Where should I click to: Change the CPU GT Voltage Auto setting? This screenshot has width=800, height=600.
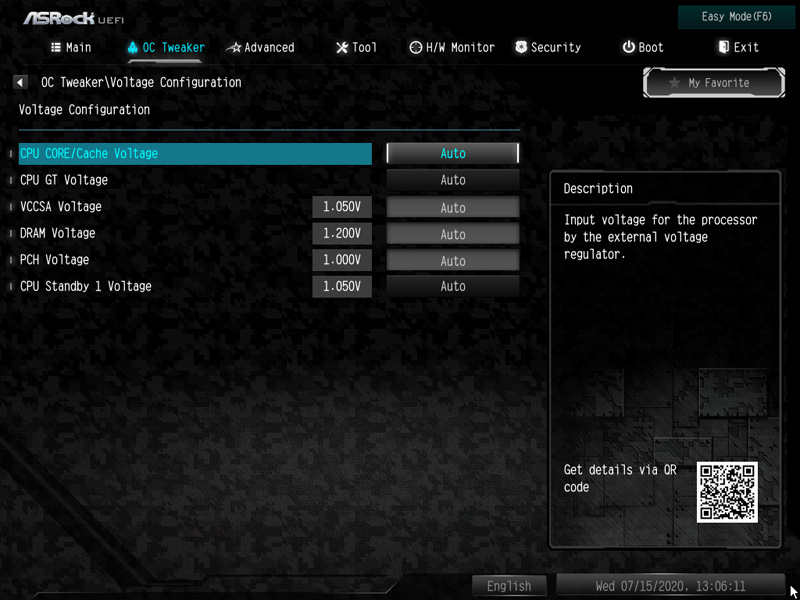453,180
